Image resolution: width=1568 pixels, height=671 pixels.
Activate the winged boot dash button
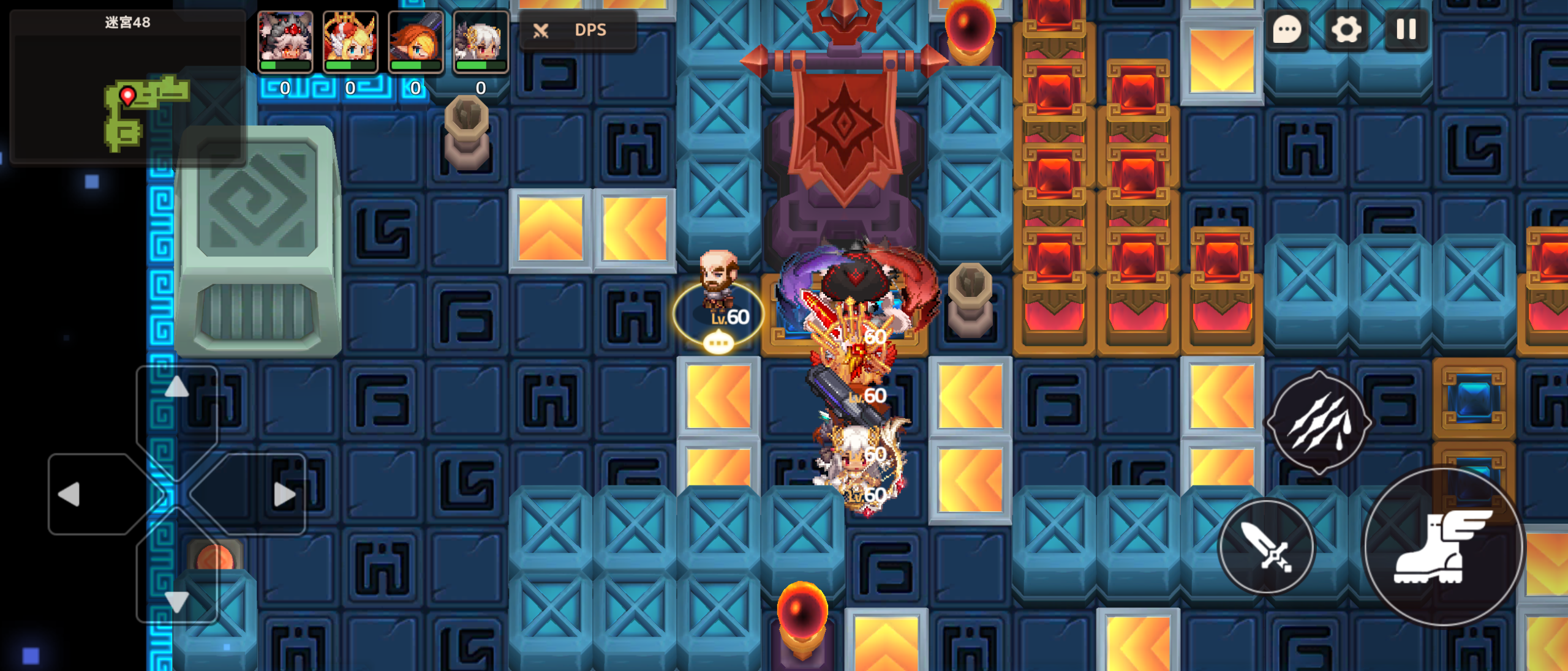(1442, 547)
